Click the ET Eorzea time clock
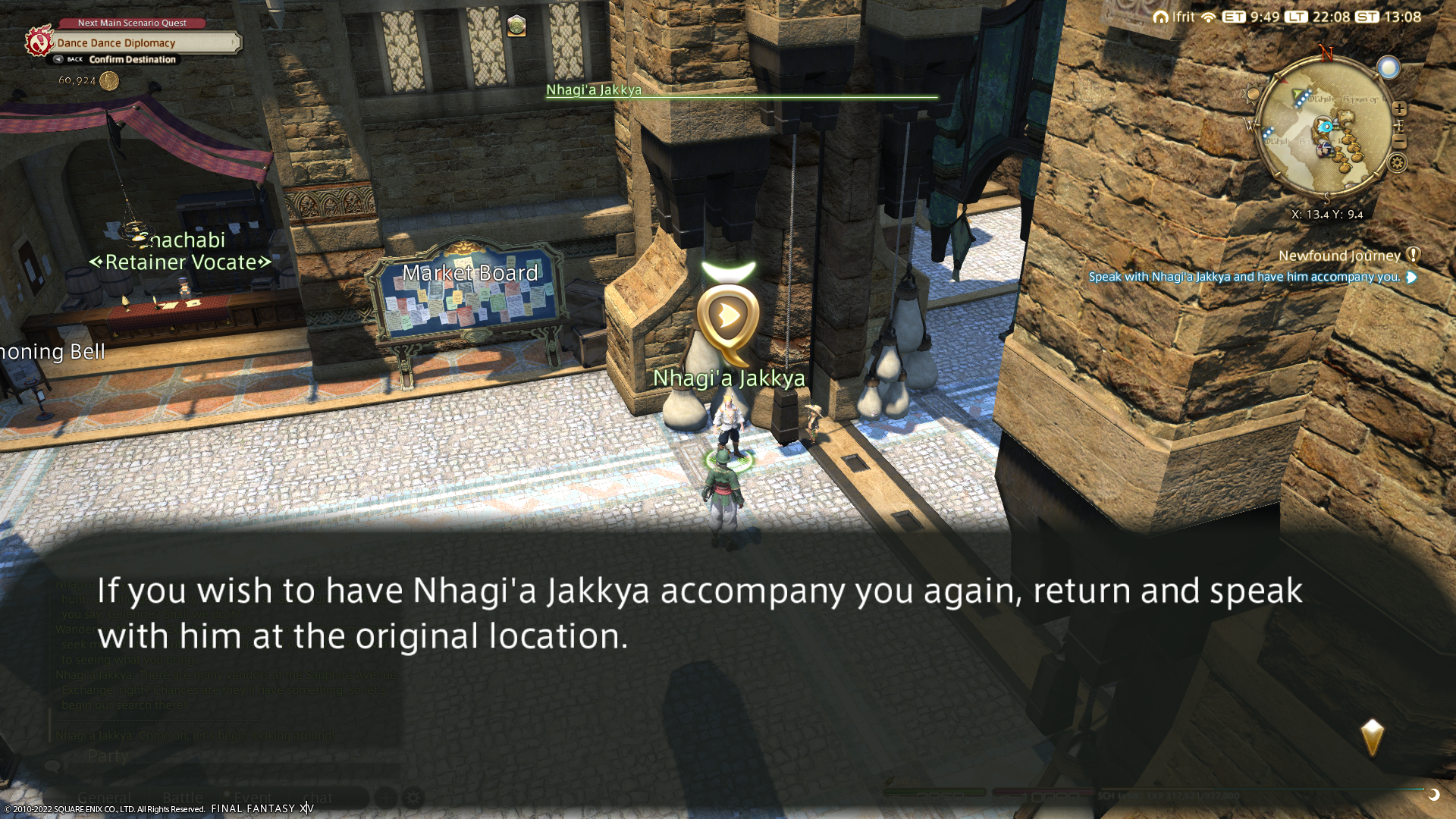Screen dimensions: 1456x819 1250,17
